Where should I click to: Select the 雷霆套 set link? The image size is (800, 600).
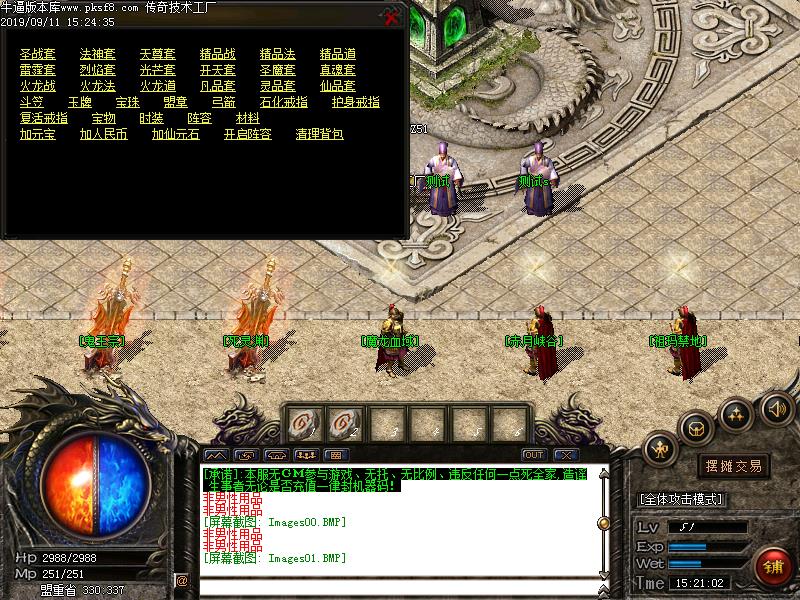pyautogui.click(x=38, y=70)
